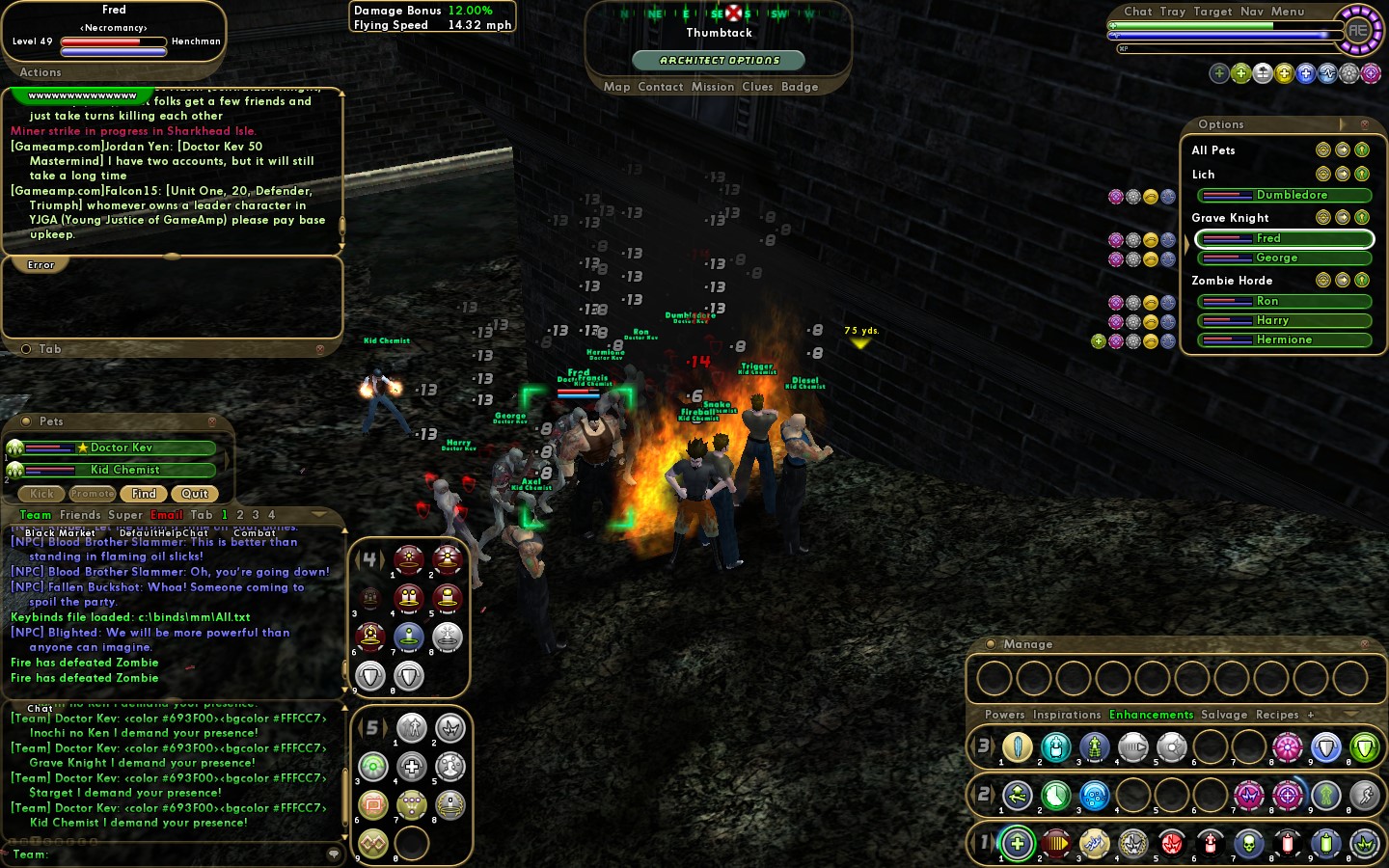Open the Architect Options button

[719, 60]
